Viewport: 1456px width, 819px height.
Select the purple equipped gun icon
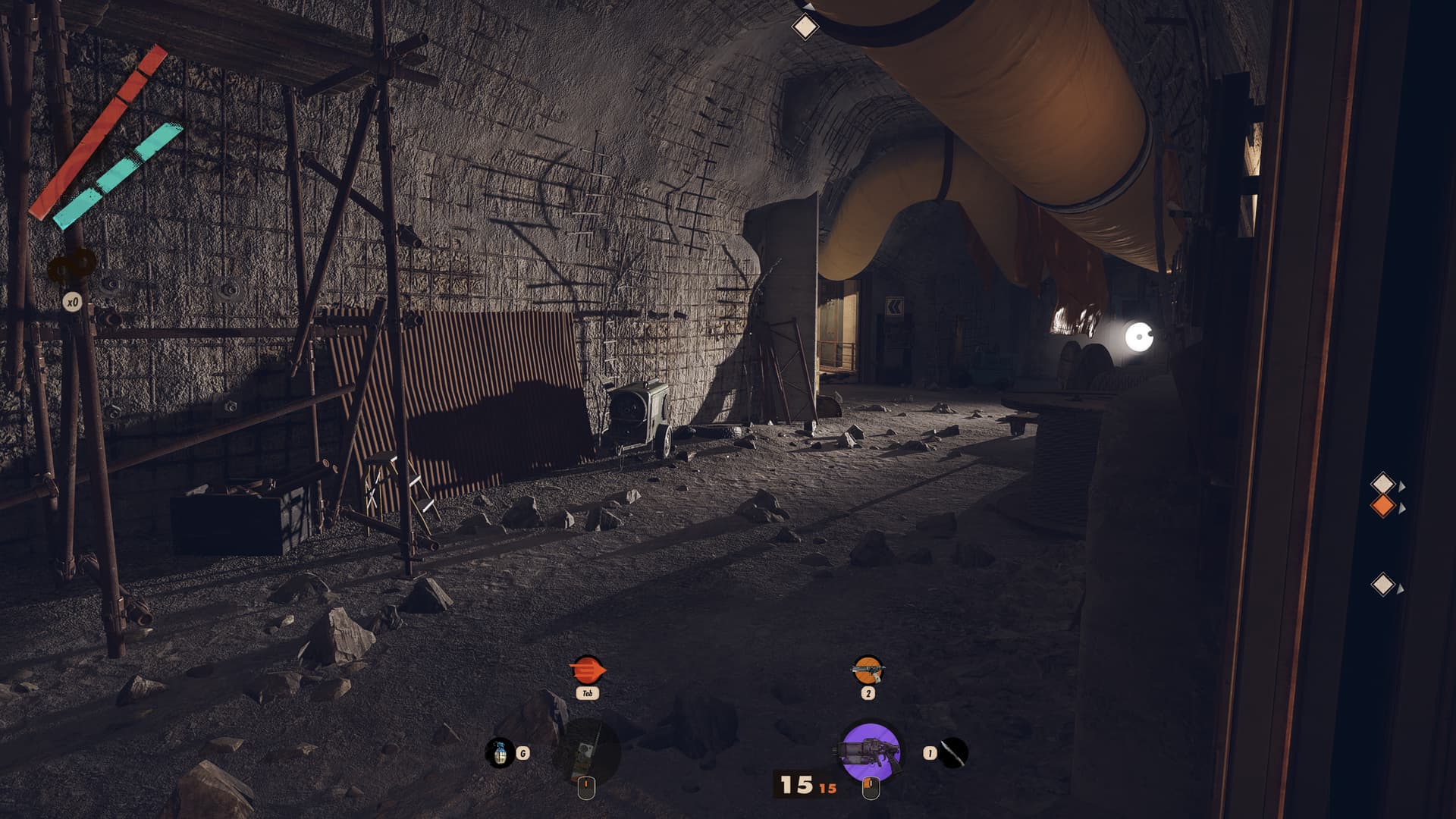click(871, 751)
